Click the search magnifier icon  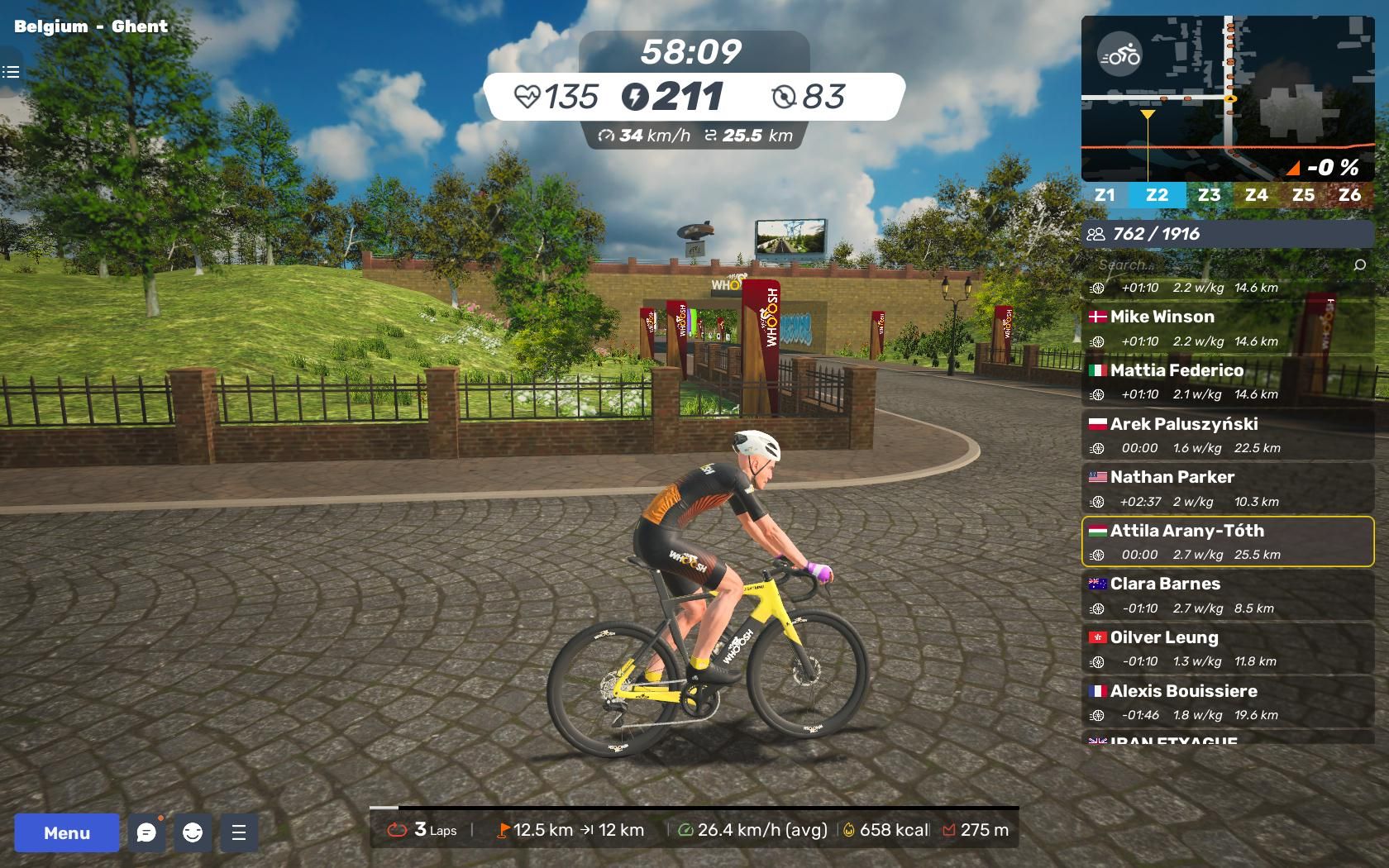coord(1359,265)
